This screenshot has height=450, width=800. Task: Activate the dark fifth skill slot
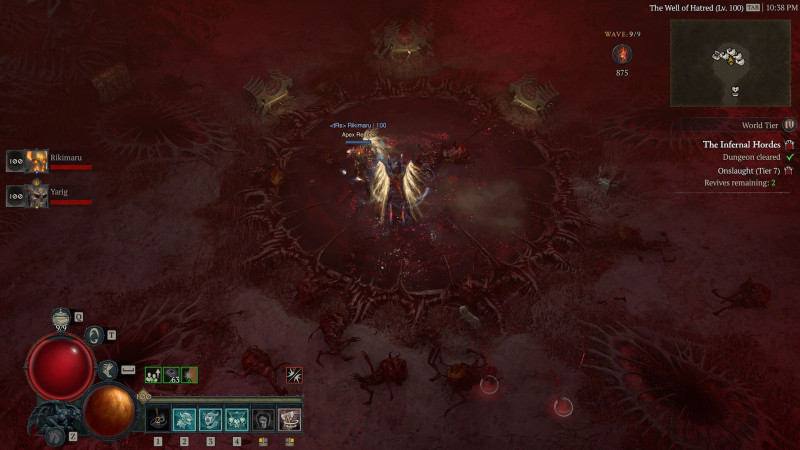click(x=263, y=419)
